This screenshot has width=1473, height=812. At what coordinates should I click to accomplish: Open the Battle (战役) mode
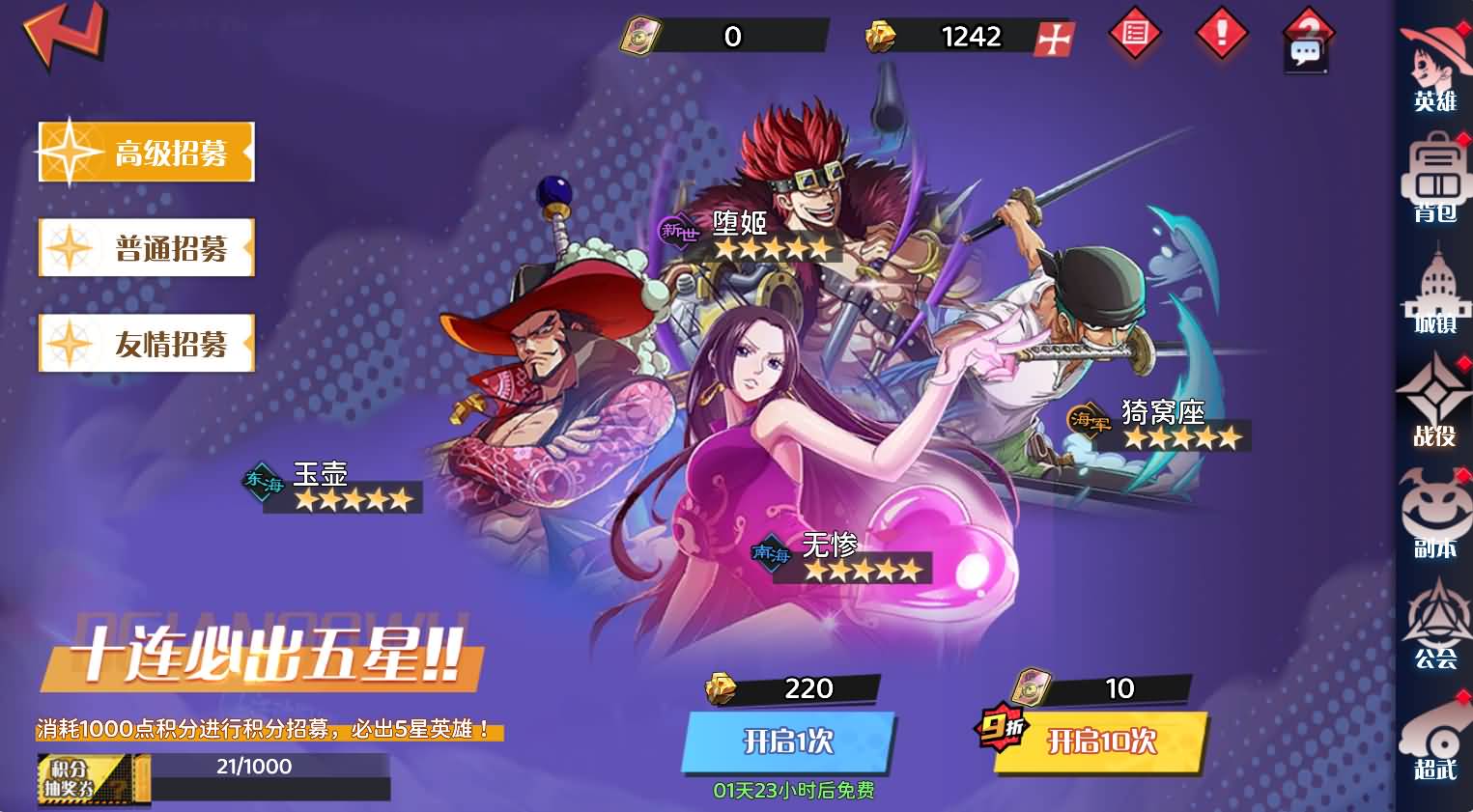tap(1435, 406)
